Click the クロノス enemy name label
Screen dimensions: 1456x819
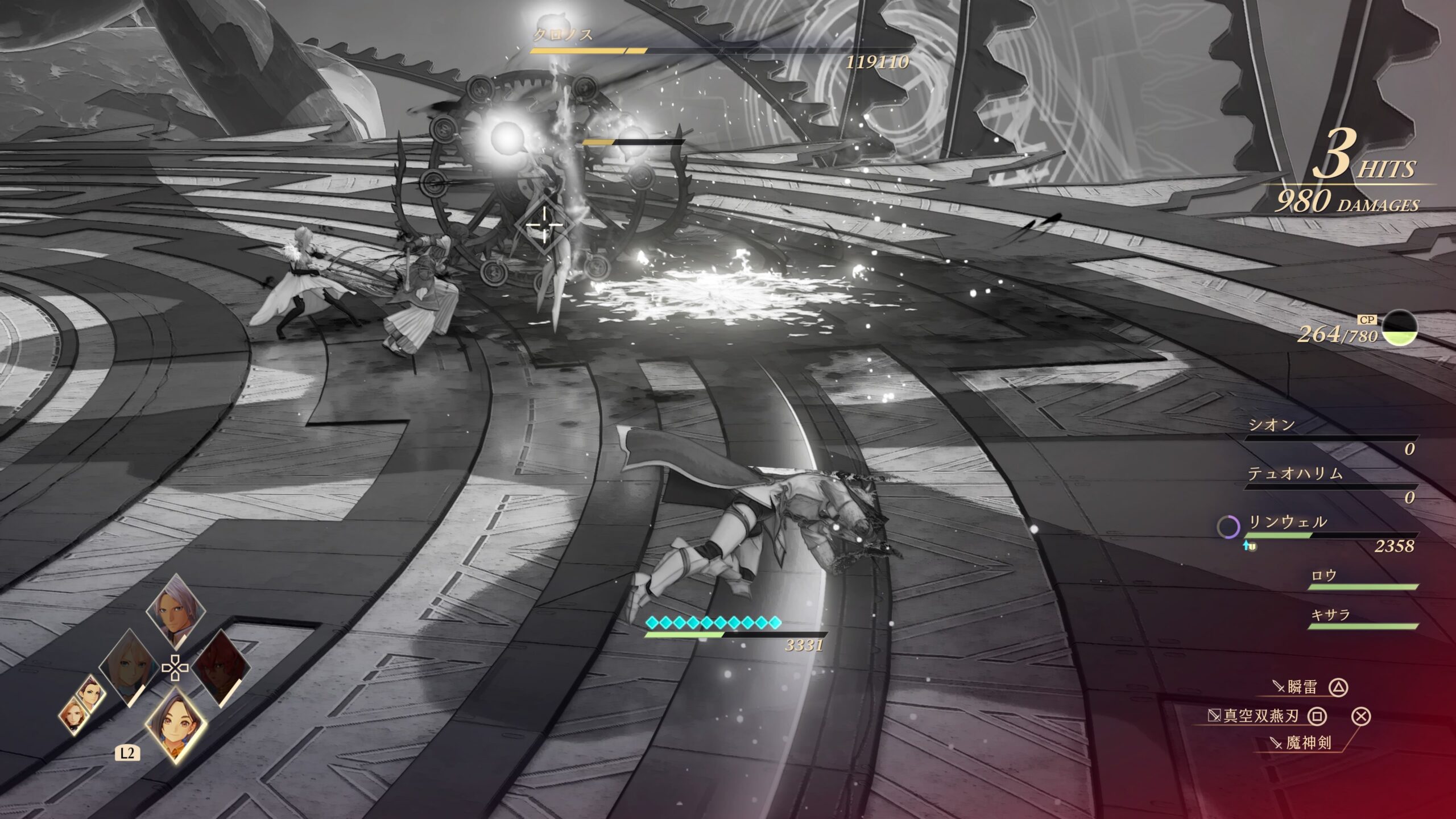pos(562,35)
